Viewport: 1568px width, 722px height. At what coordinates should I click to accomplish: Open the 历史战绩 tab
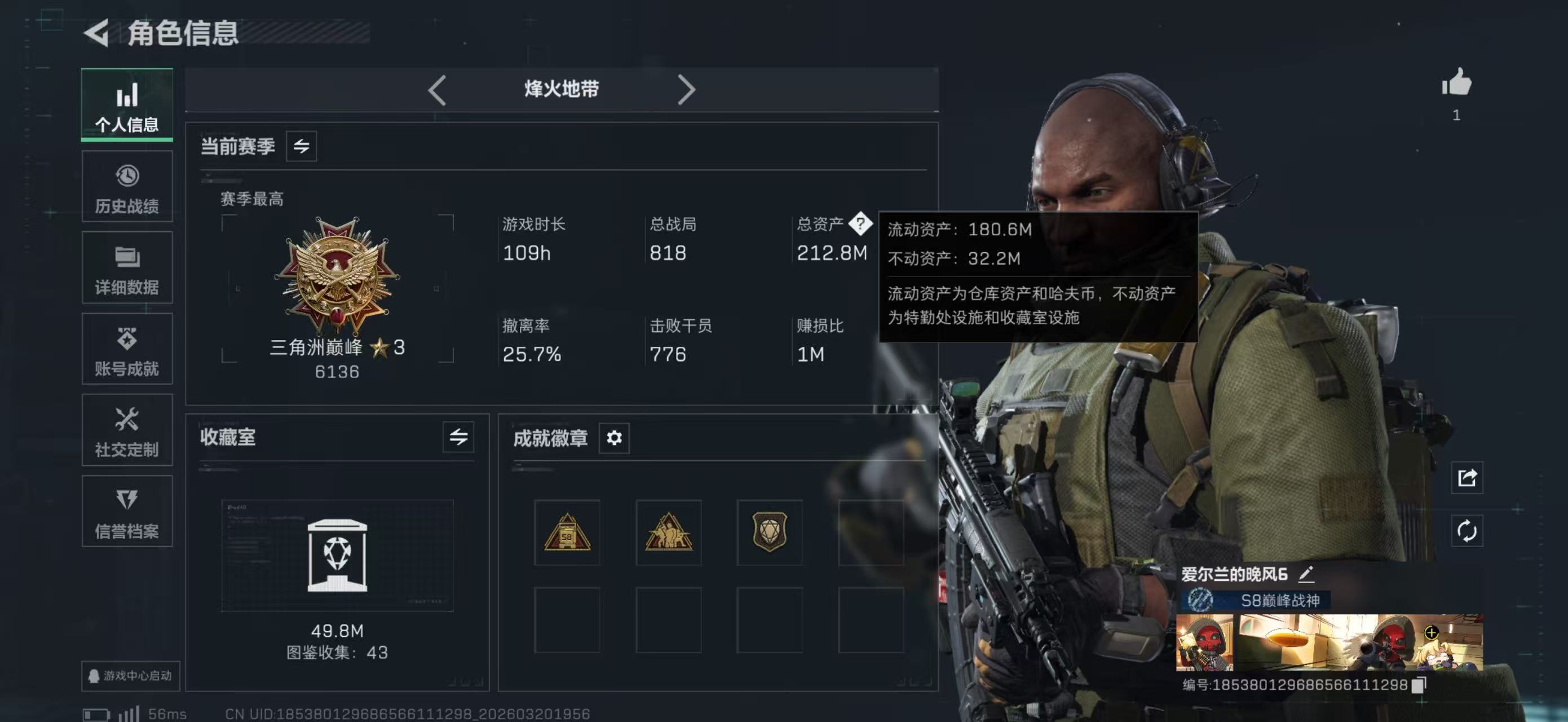tap(127, 187)
